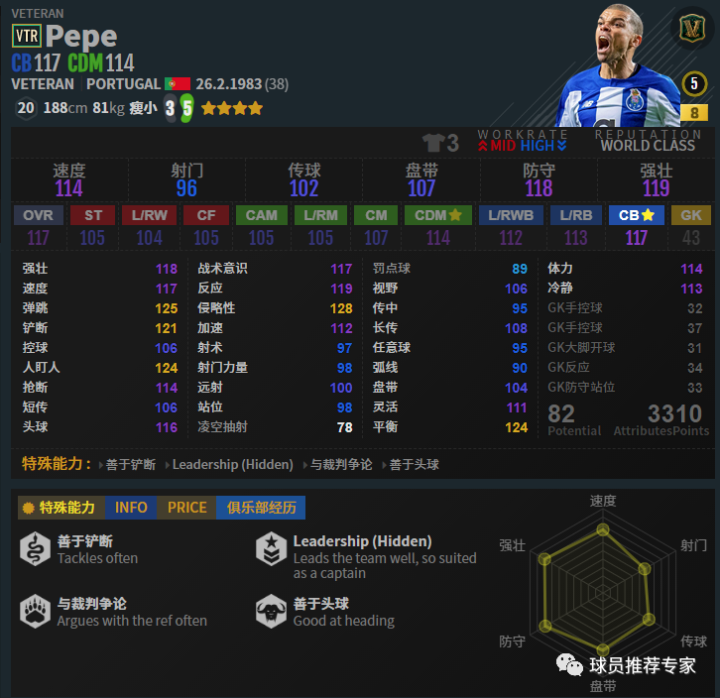Choose the ST position box
Image resolution: width=720 pixels, height=698 pixels.
92,215
